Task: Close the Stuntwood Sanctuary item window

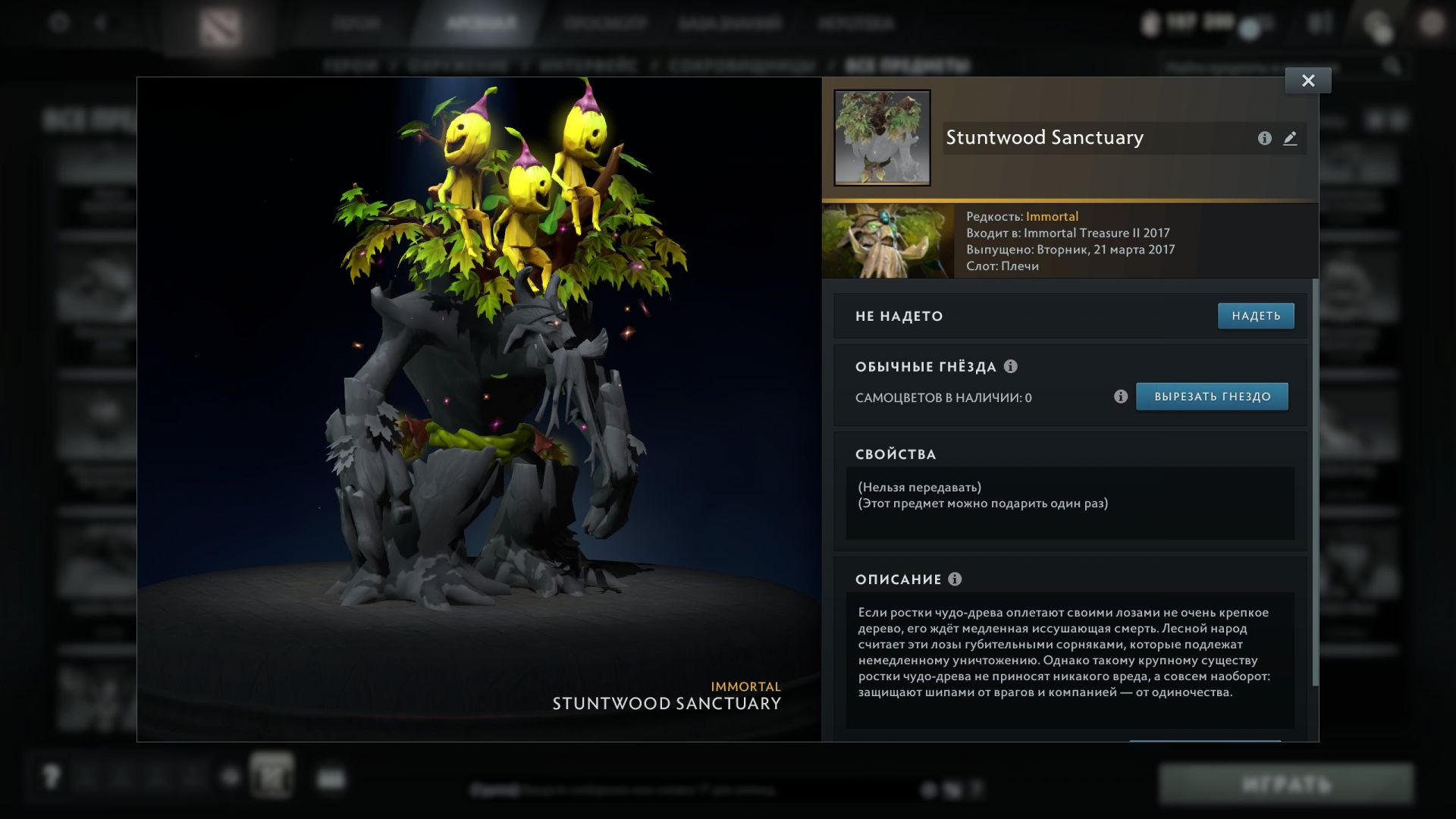Action: [1308, 80]
